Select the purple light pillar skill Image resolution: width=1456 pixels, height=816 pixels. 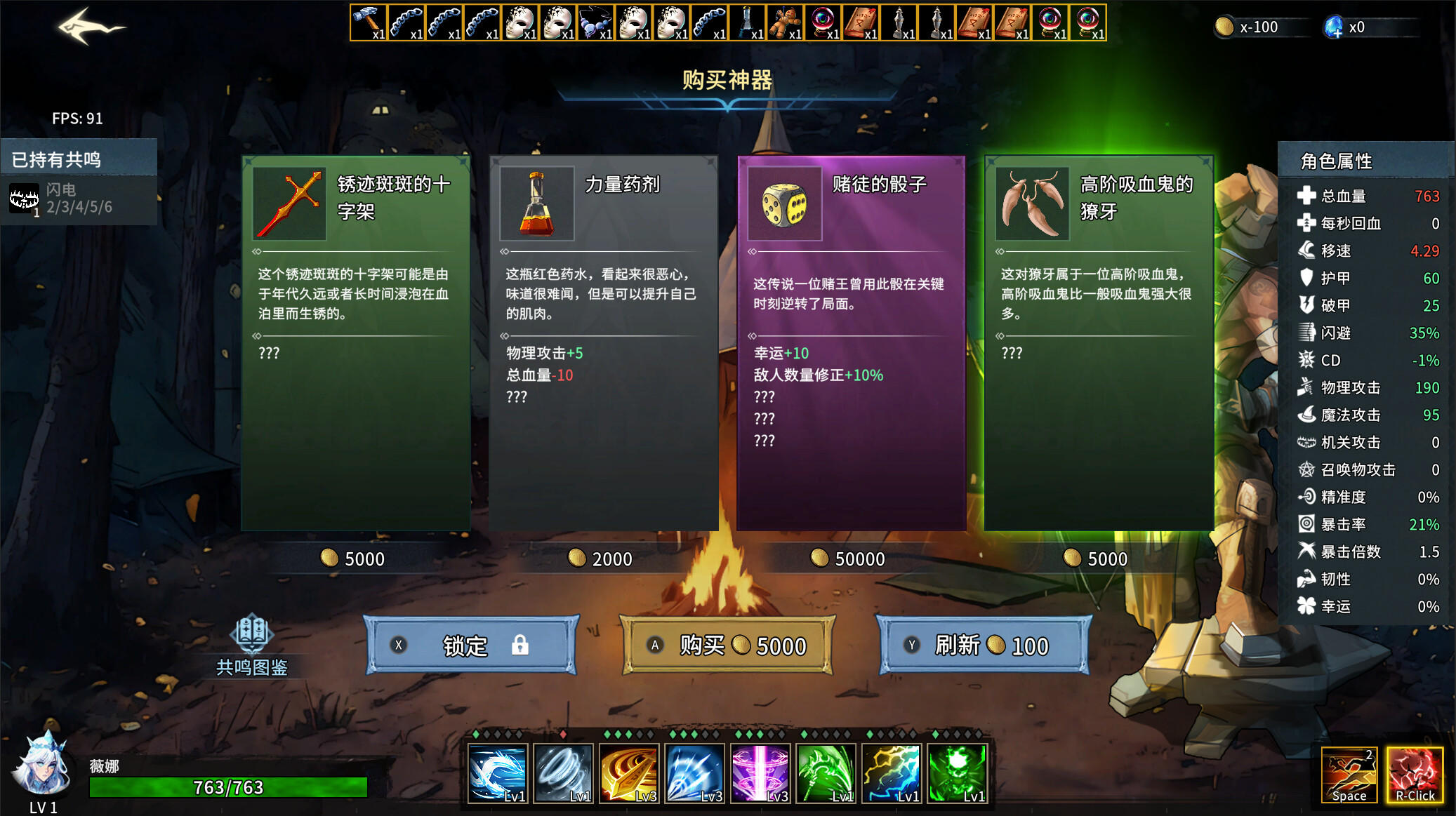(760, 773)
